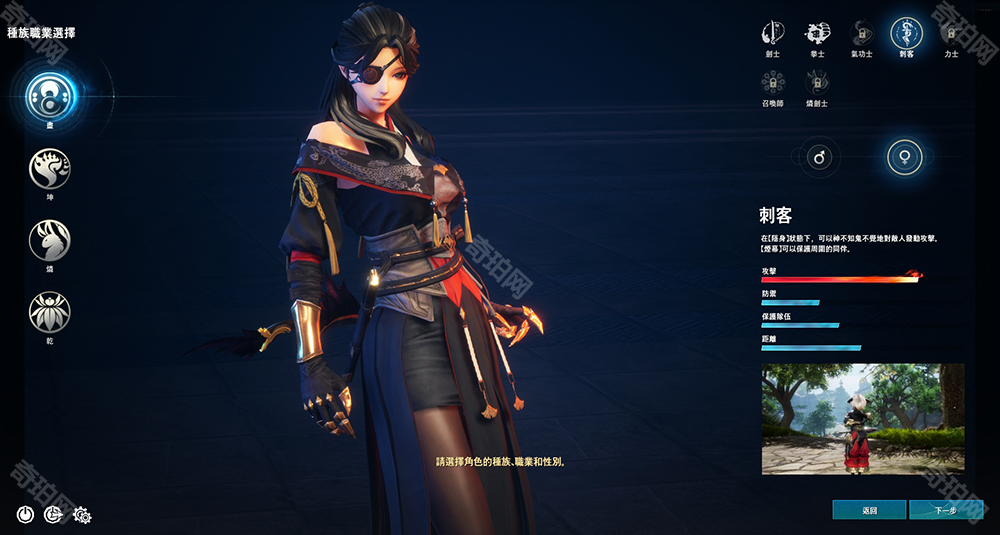The width and height of the screenshot is (1000, 535).
Task: Play the Assassin class preview video
Action: click(862, 419)
